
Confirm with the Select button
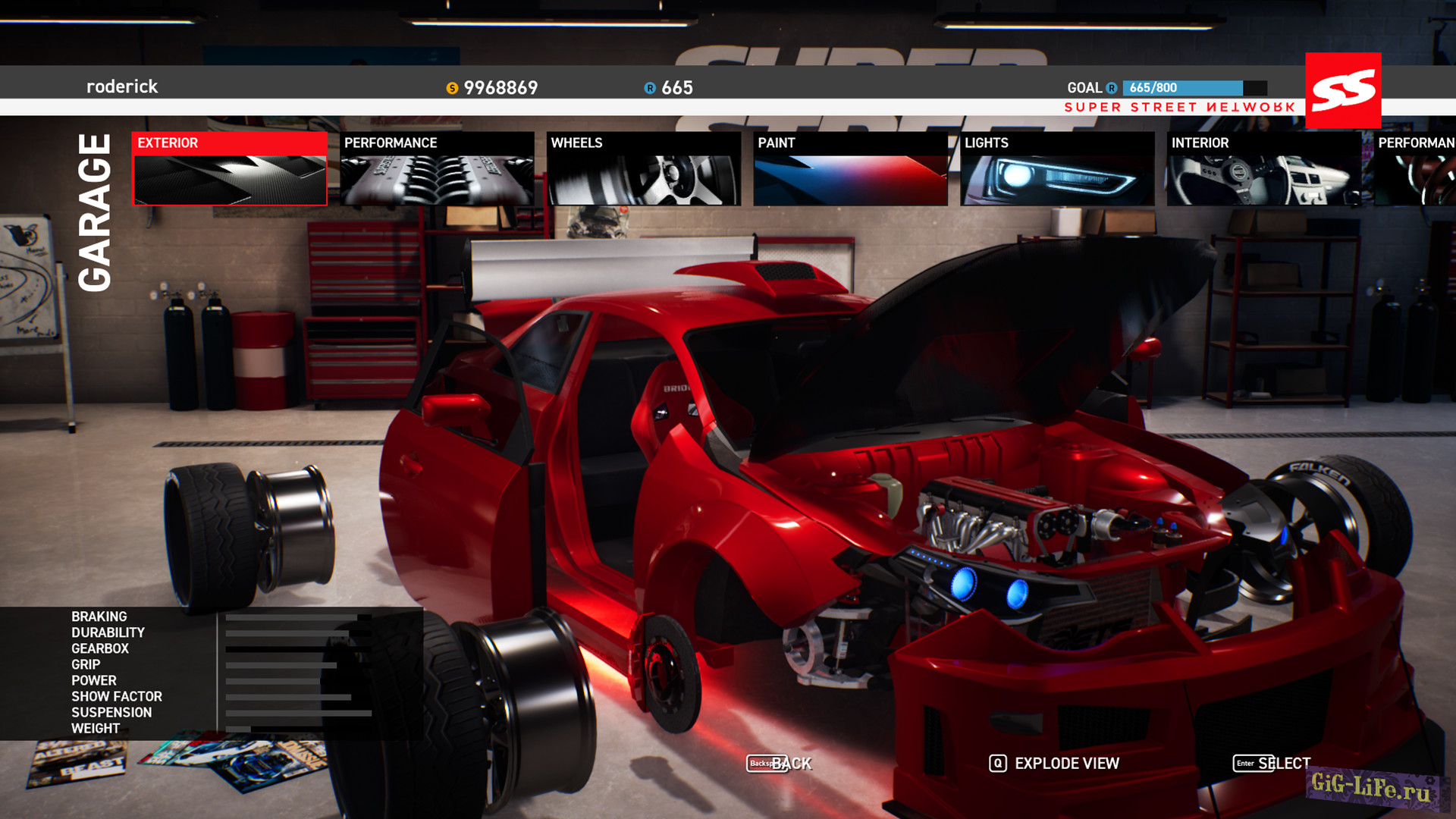point(1272,764)
